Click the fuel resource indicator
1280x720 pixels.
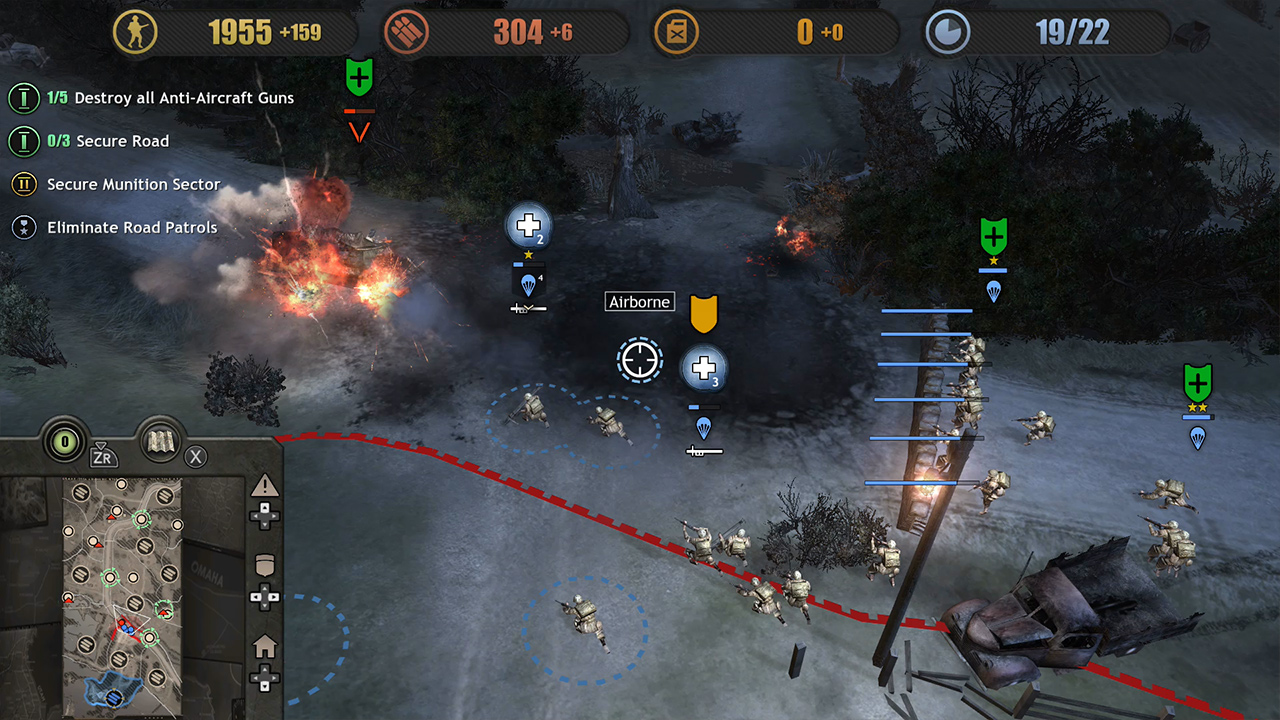click(x=677, y=31)
